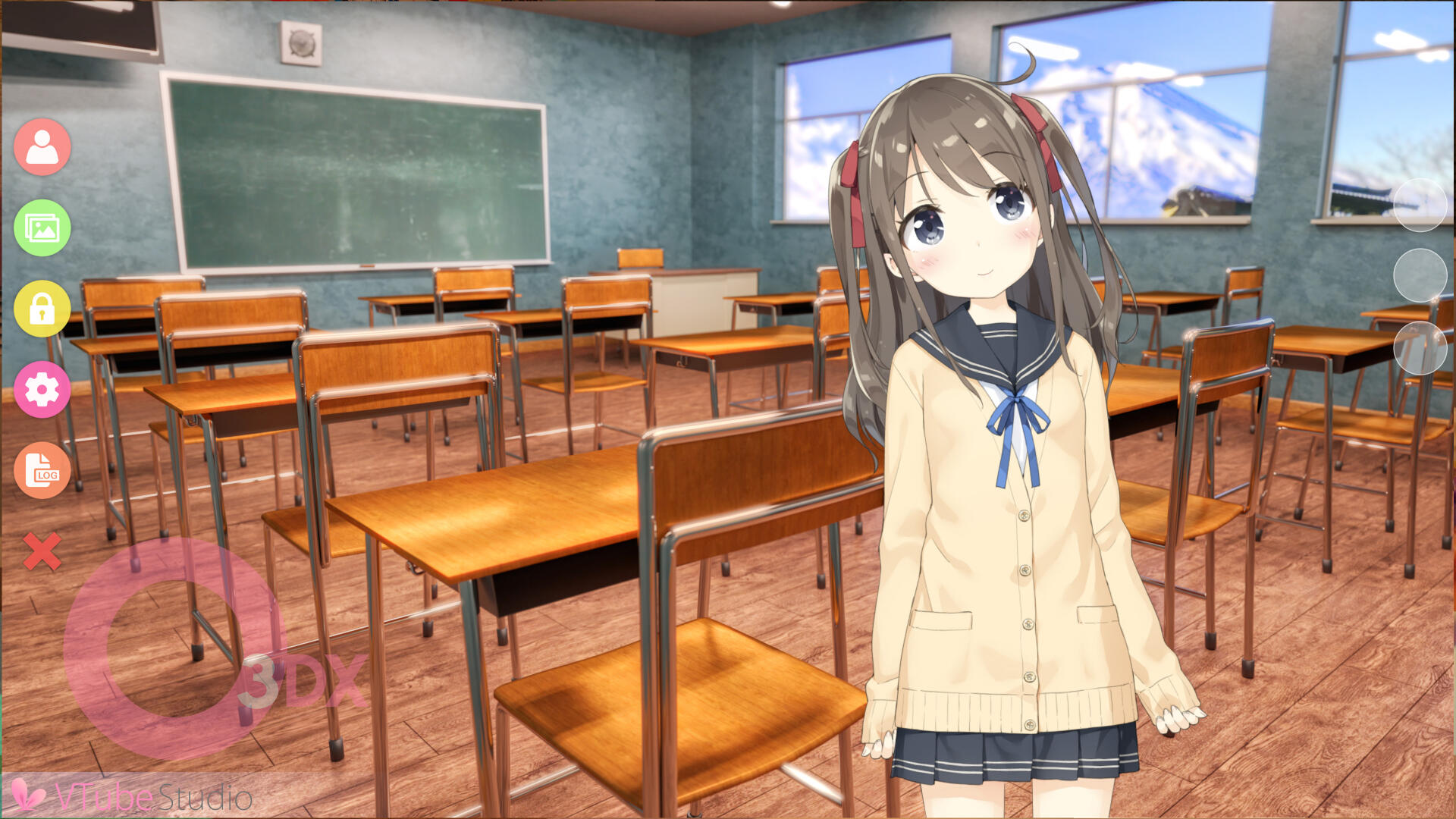The width and height of the screenshot is (1456, 819).
Task: Open the model selection menu
Action: [42, 146]
